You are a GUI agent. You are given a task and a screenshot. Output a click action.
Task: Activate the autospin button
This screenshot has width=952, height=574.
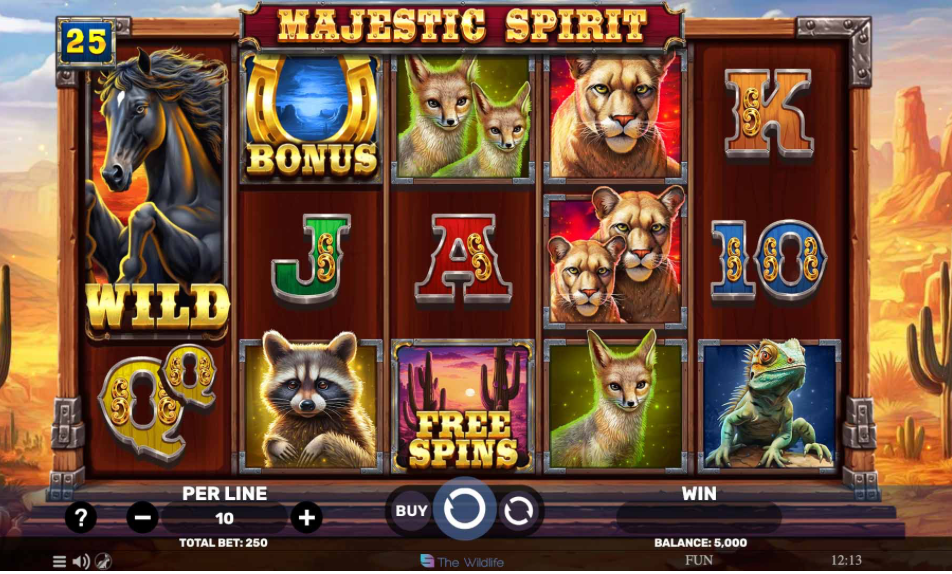518,511
